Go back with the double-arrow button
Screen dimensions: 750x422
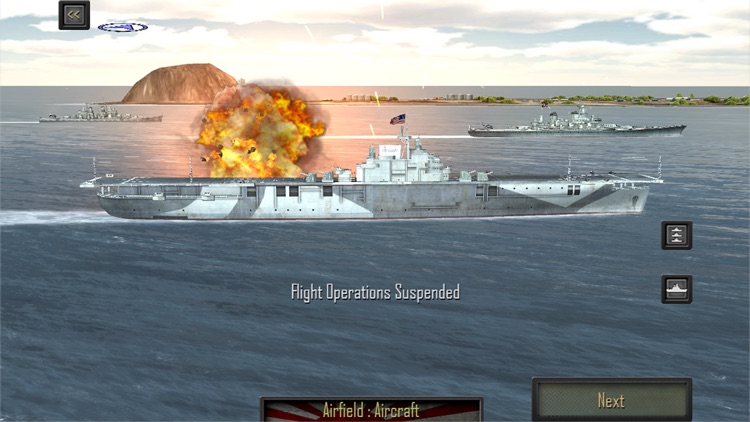click(x=74, y=15)
